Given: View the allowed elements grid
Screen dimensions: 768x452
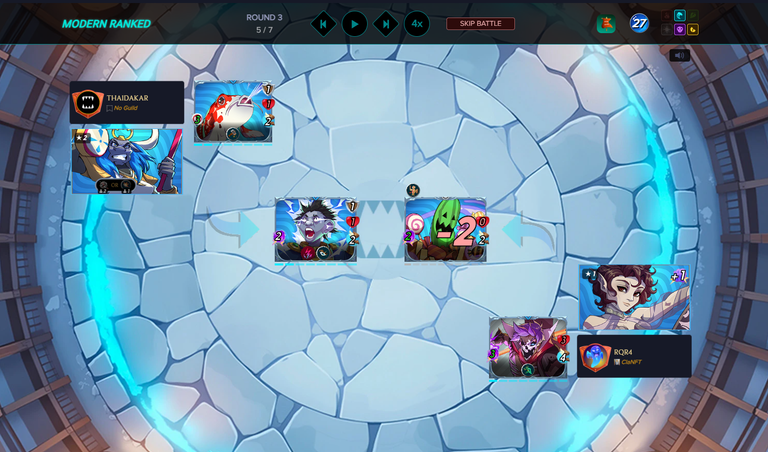Looking at the screenshot, I should point(680,23).
